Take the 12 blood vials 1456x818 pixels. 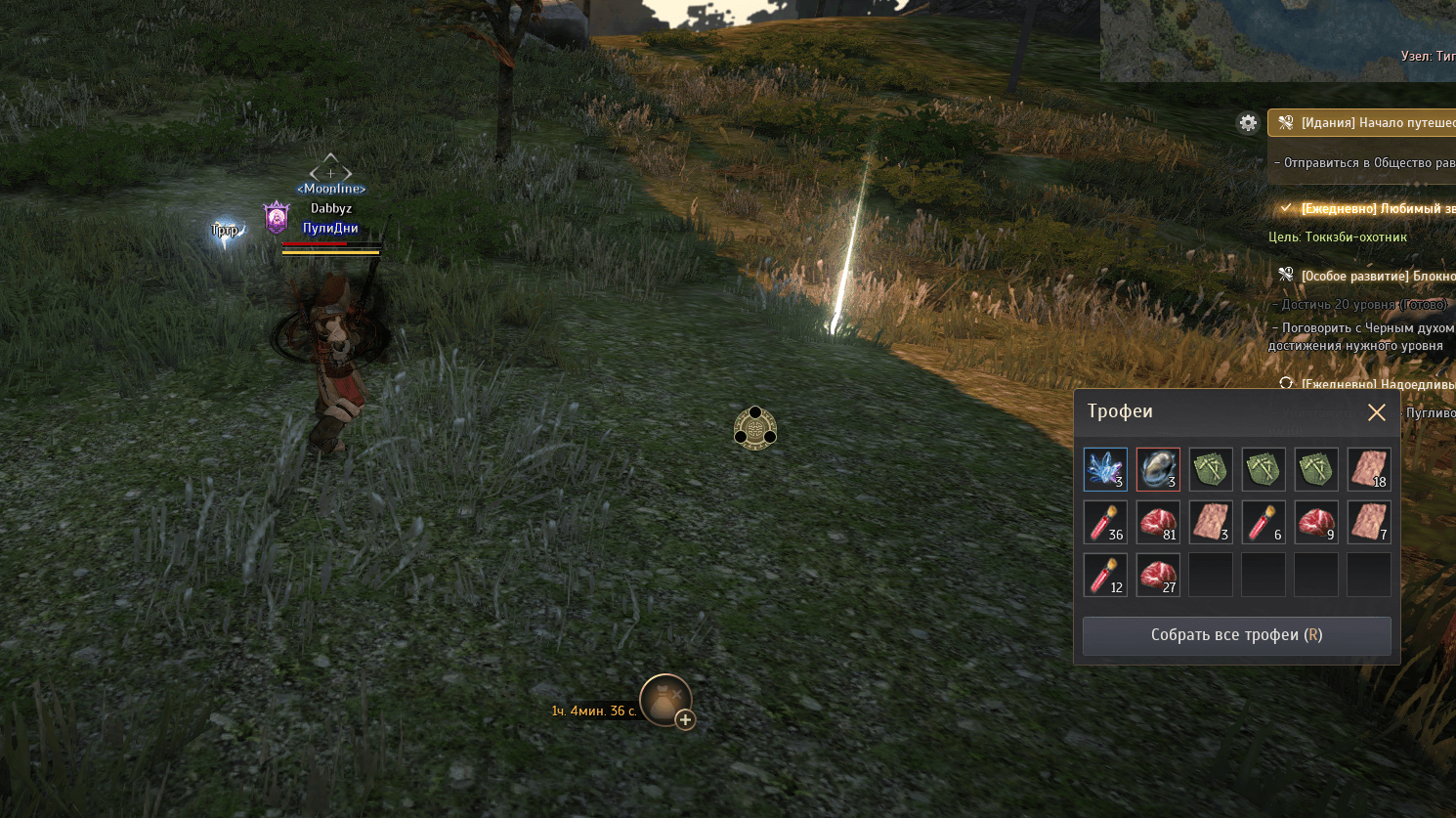point(1105,575)
